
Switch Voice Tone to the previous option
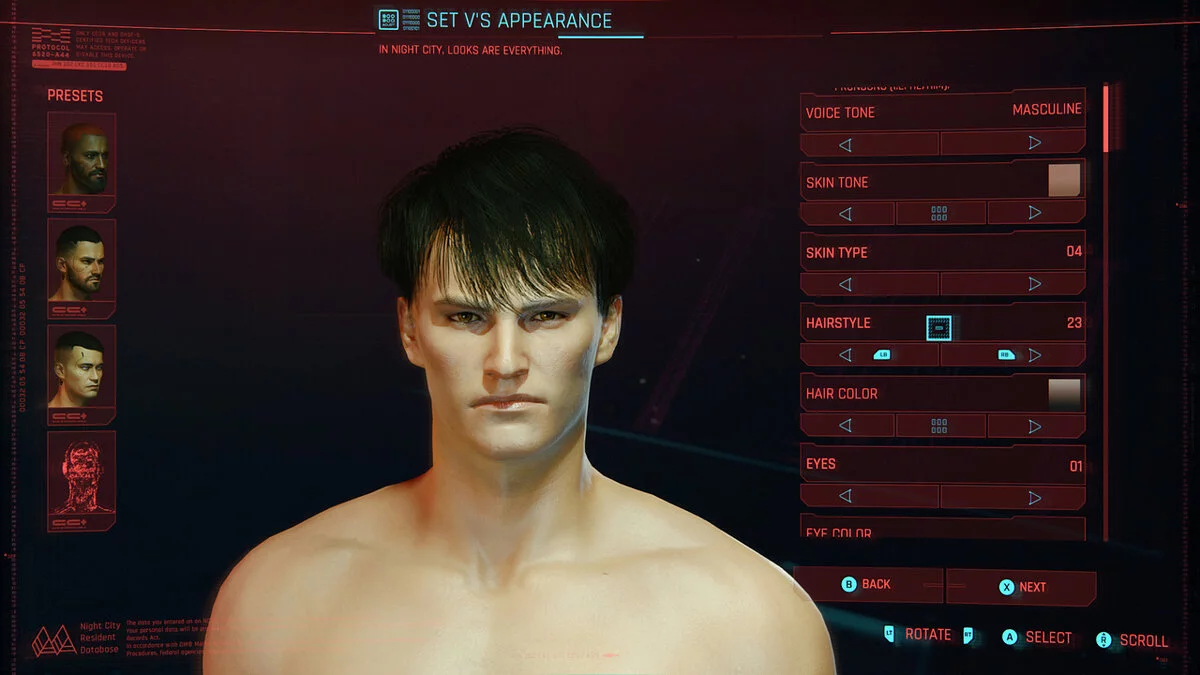coord(845,144)
